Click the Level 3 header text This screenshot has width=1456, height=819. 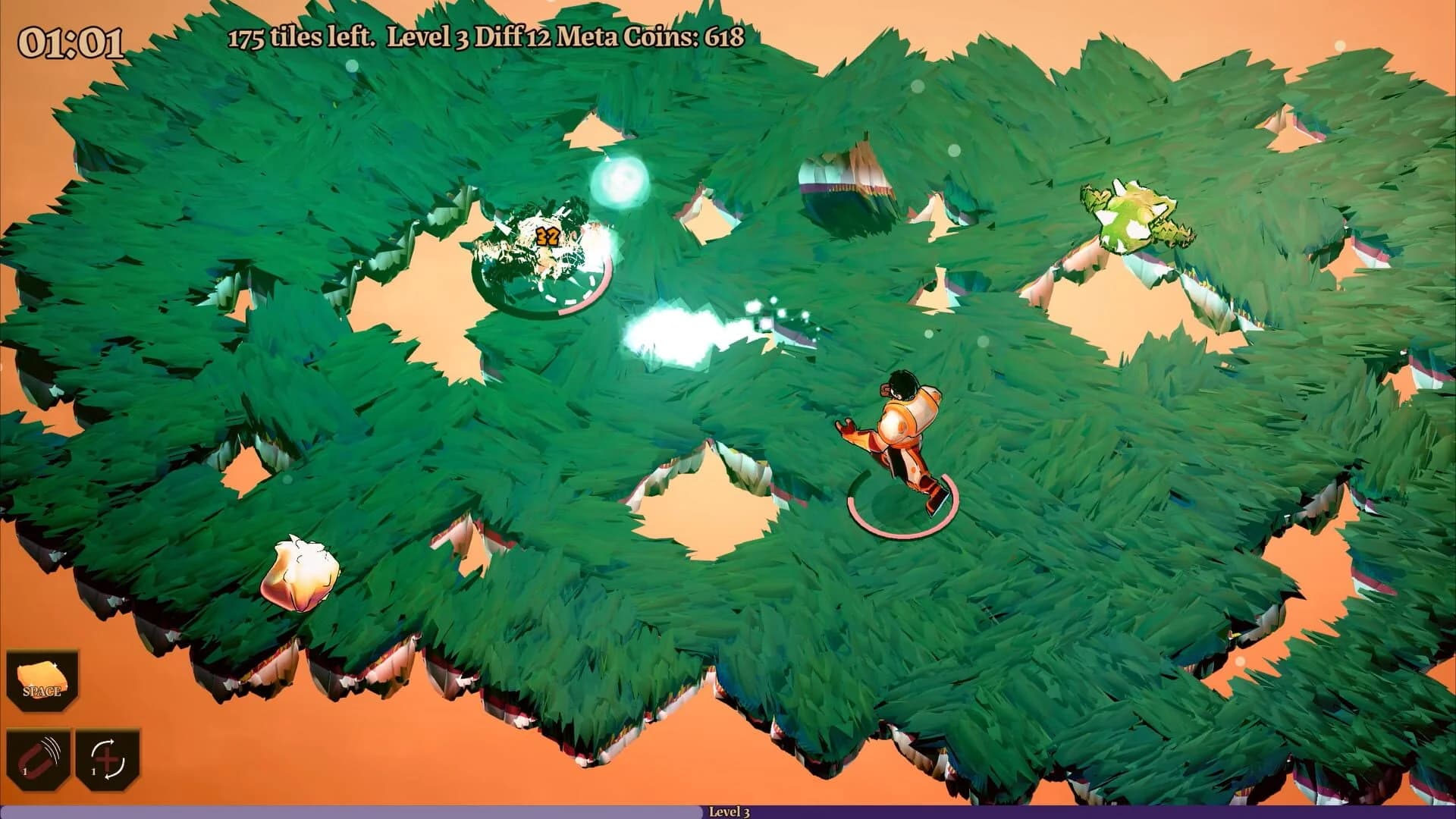tap(434, 36)
